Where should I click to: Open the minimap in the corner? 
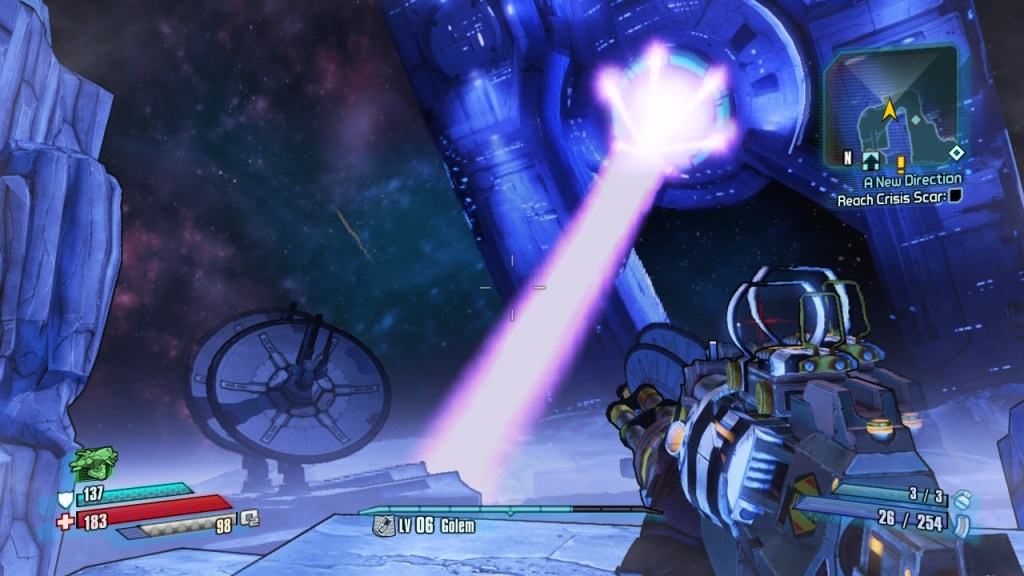[x=892, y=105]
